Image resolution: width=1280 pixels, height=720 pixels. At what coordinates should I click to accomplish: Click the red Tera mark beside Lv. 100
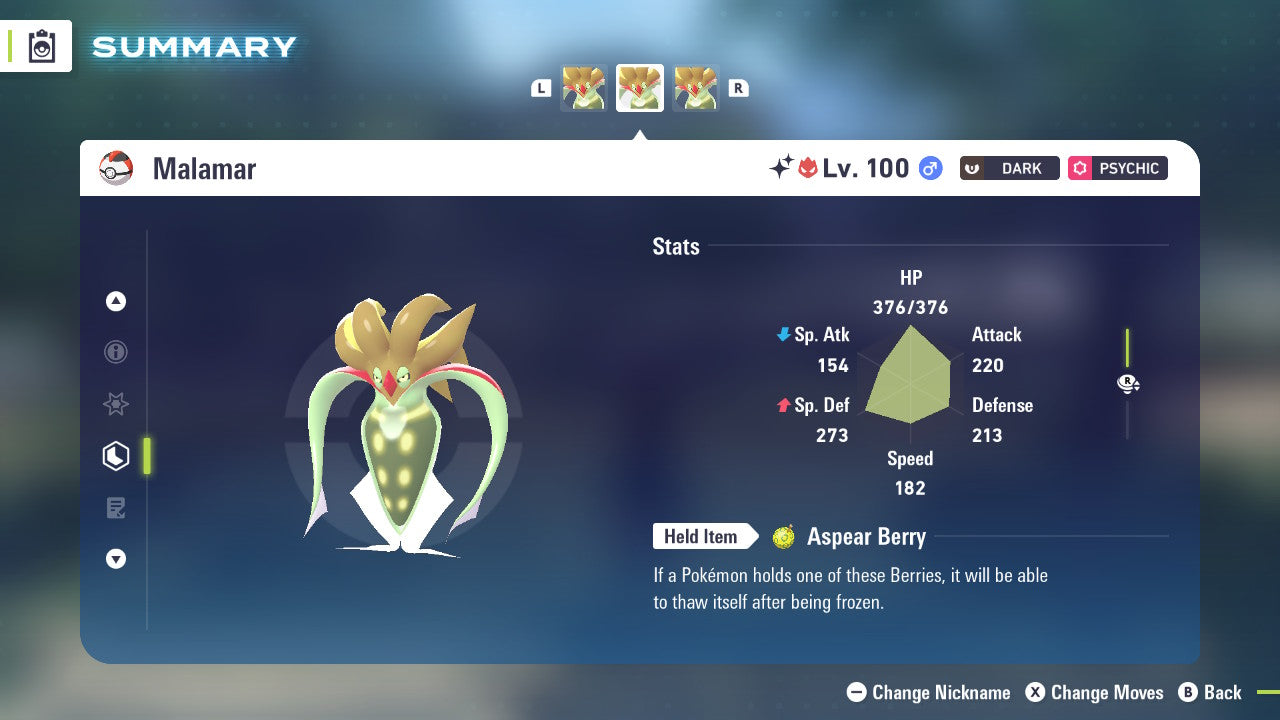pos(810,167)
